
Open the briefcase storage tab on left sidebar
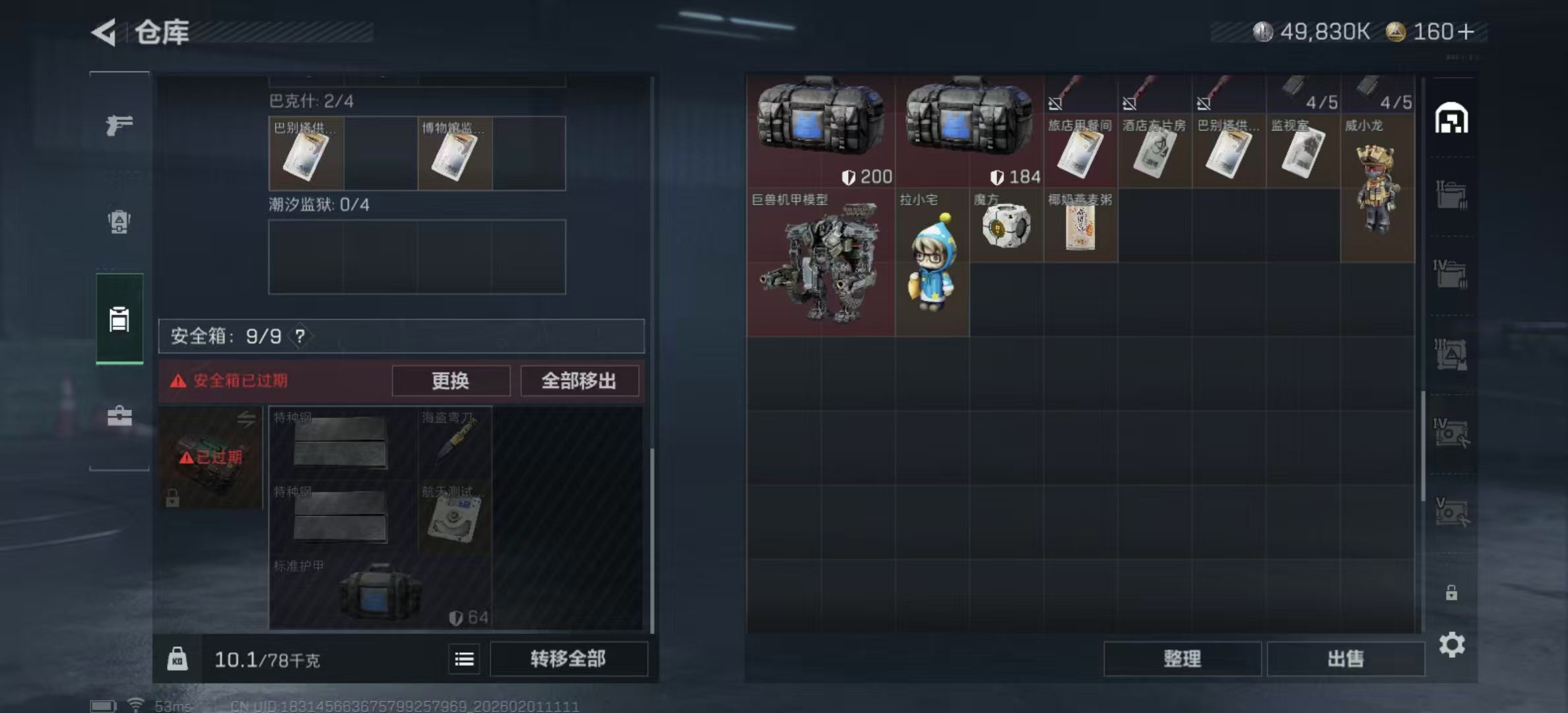[119, 416]
